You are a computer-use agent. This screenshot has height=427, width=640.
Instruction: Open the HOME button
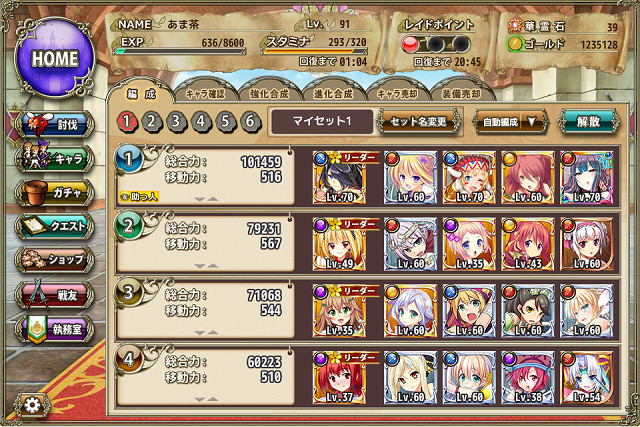pyautogui.click(x=55, y=57)
